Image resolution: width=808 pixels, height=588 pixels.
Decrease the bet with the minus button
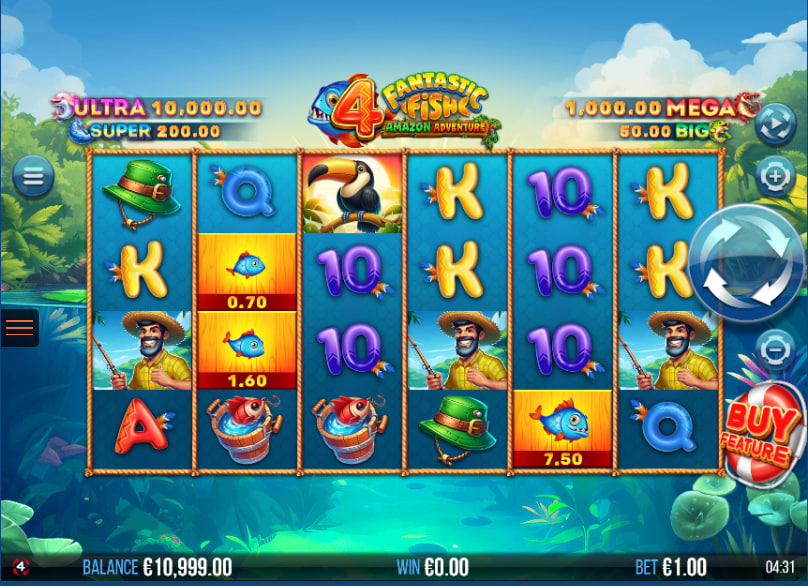(x=775, y=350)
